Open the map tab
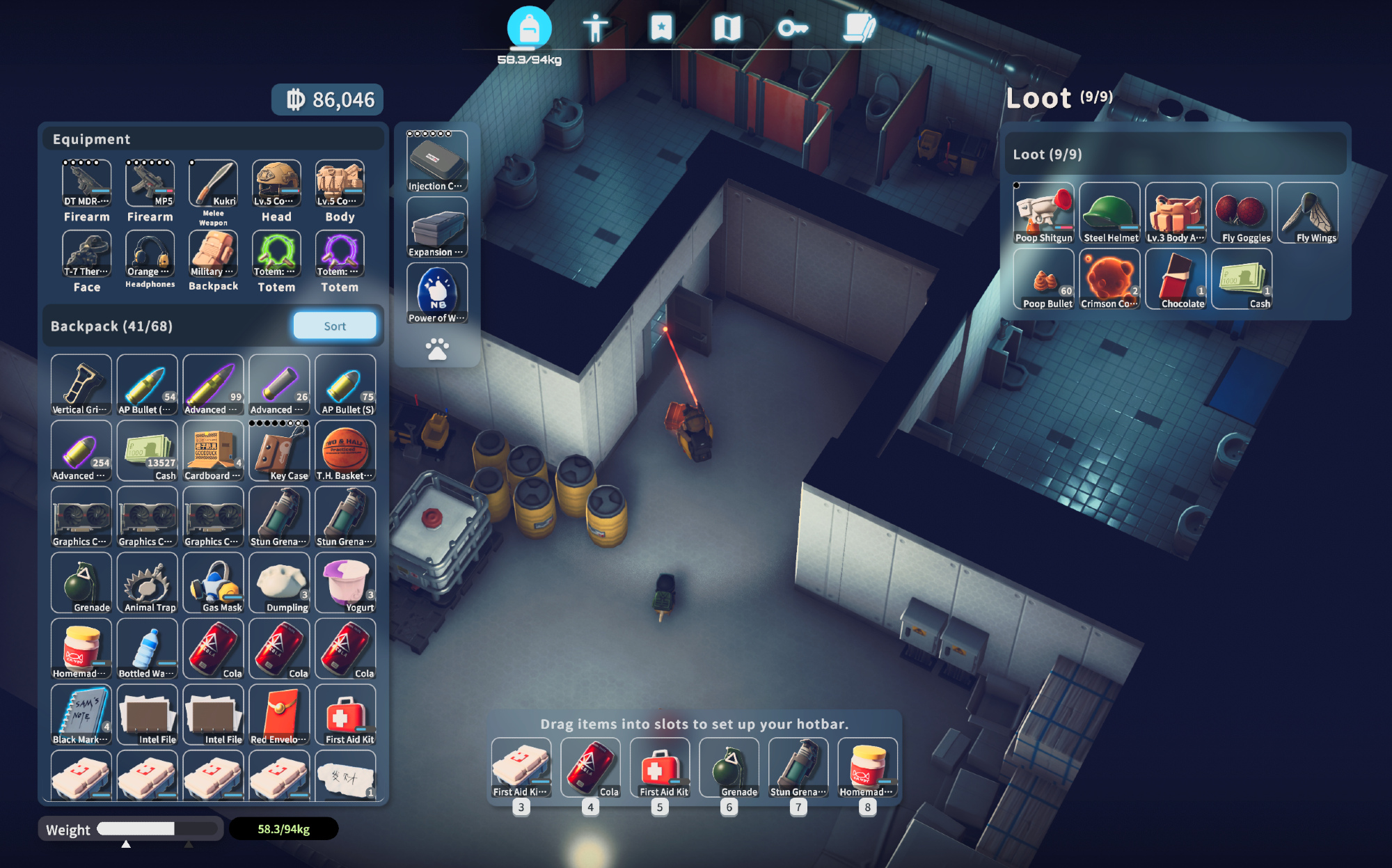This screenshot has width=1392, height=868. tap(727, 29)
